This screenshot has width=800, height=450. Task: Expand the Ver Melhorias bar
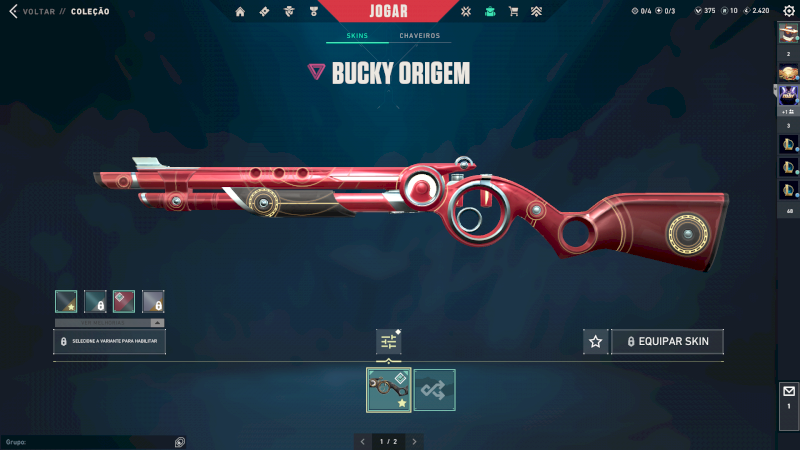coord(109,323)
